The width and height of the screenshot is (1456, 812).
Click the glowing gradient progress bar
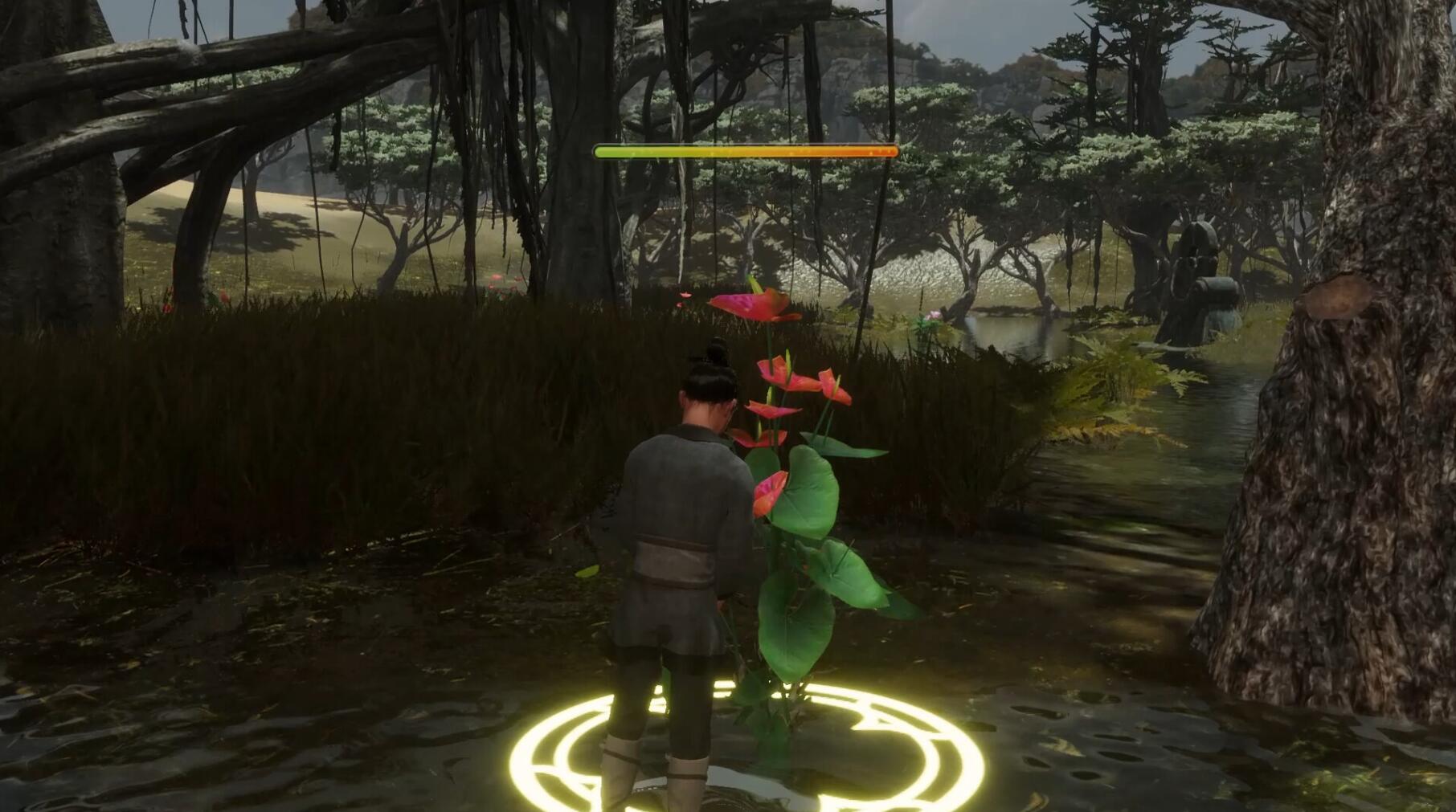743,149
